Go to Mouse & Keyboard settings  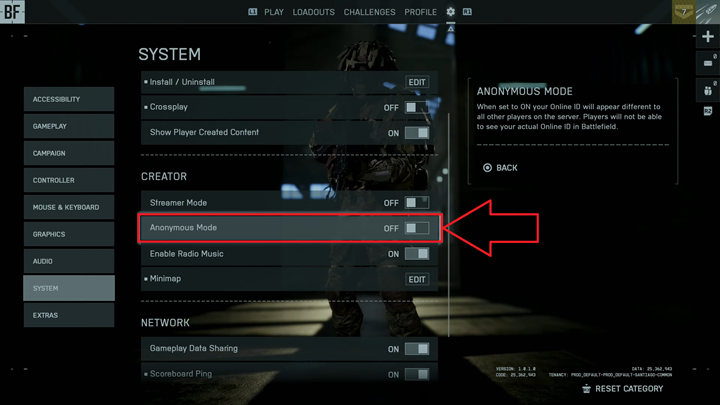pyautogui.click(x=69, y=207)
